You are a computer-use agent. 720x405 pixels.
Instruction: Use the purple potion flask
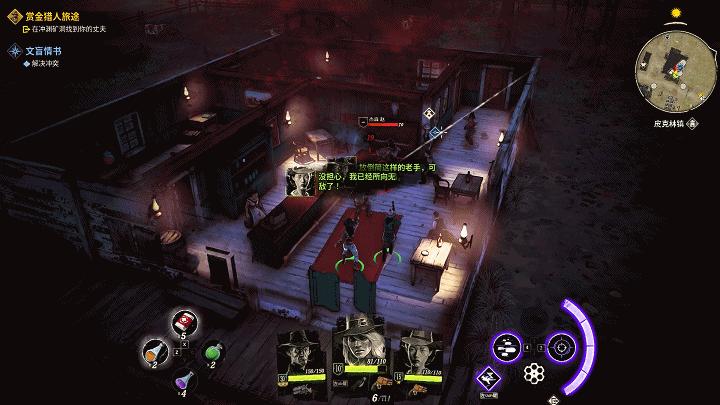(182, 379)
